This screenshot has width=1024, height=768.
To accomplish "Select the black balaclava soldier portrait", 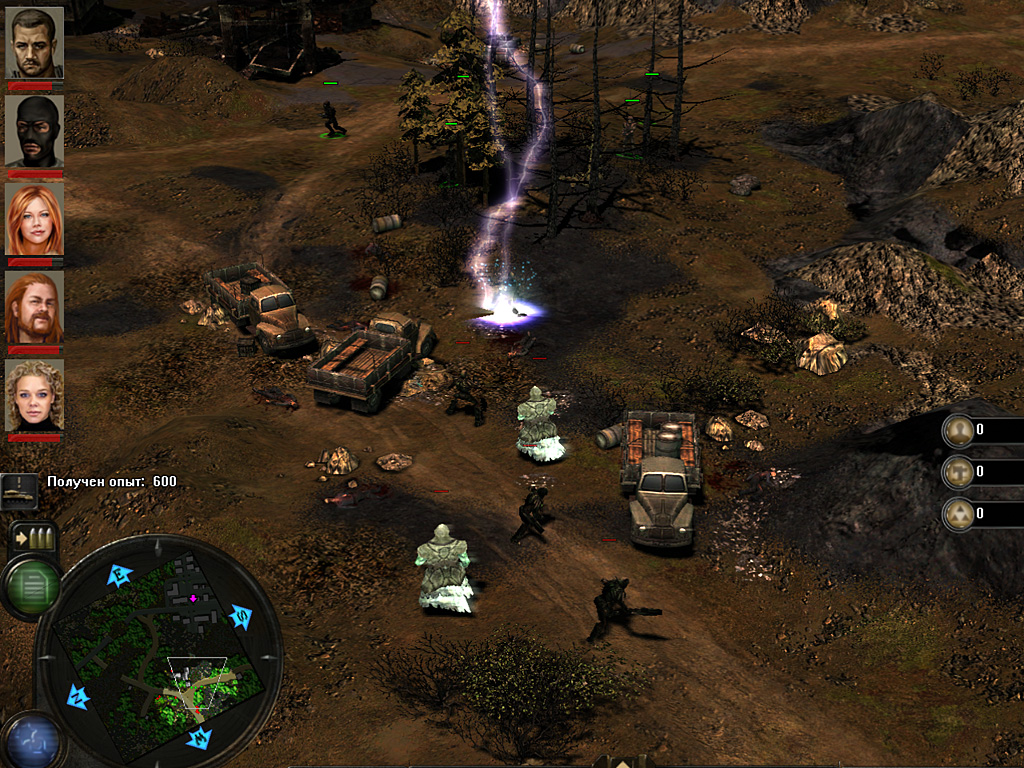I will (35, 130).
